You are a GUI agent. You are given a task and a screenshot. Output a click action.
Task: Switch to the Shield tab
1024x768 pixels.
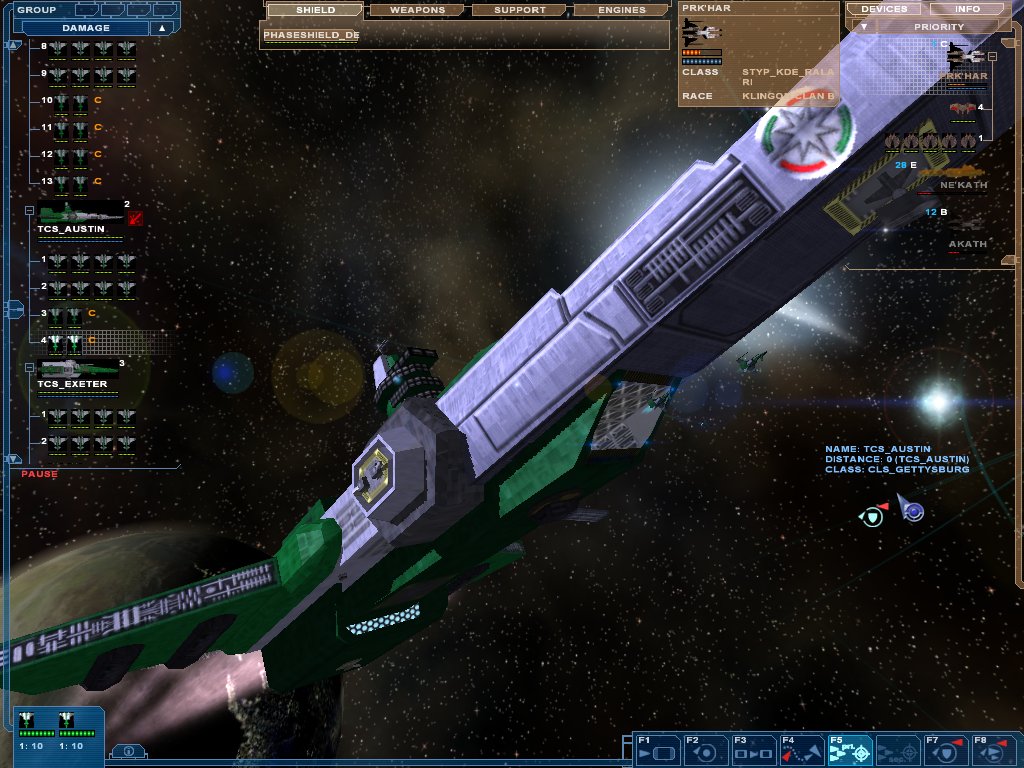point(315,10)
